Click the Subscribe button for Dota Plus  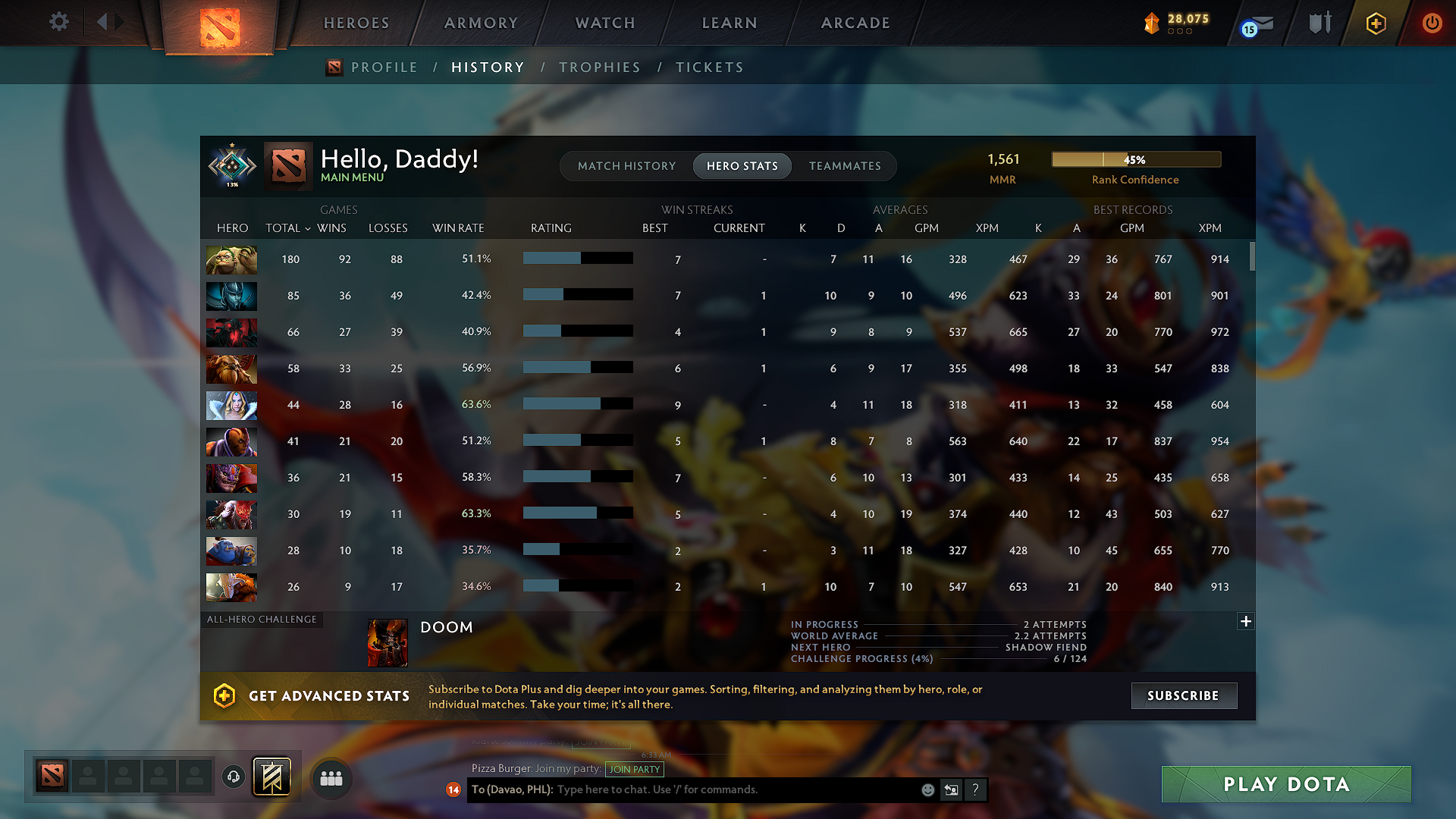(1184, 695)
